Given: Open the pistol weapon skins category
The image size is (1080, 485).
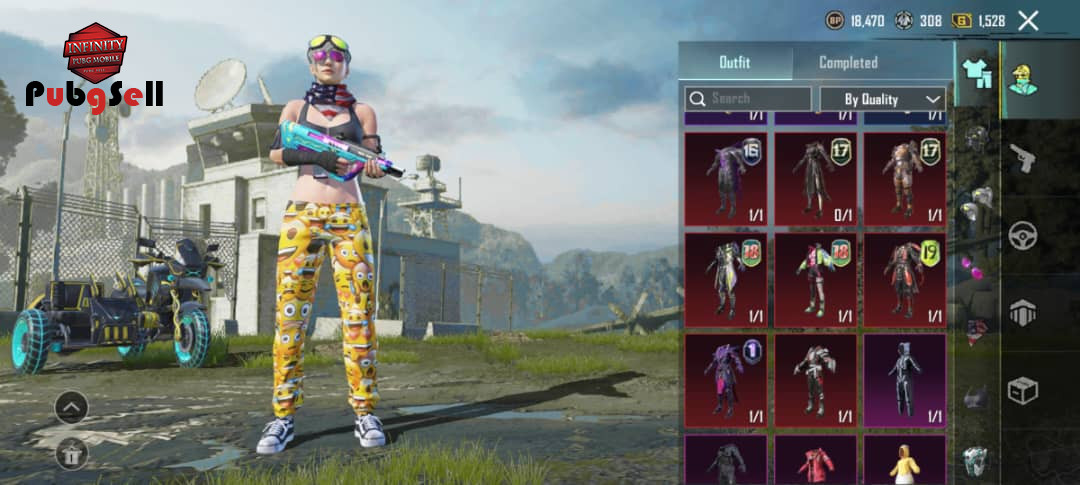Looking at the screenshot, I should coord(1023,157).
